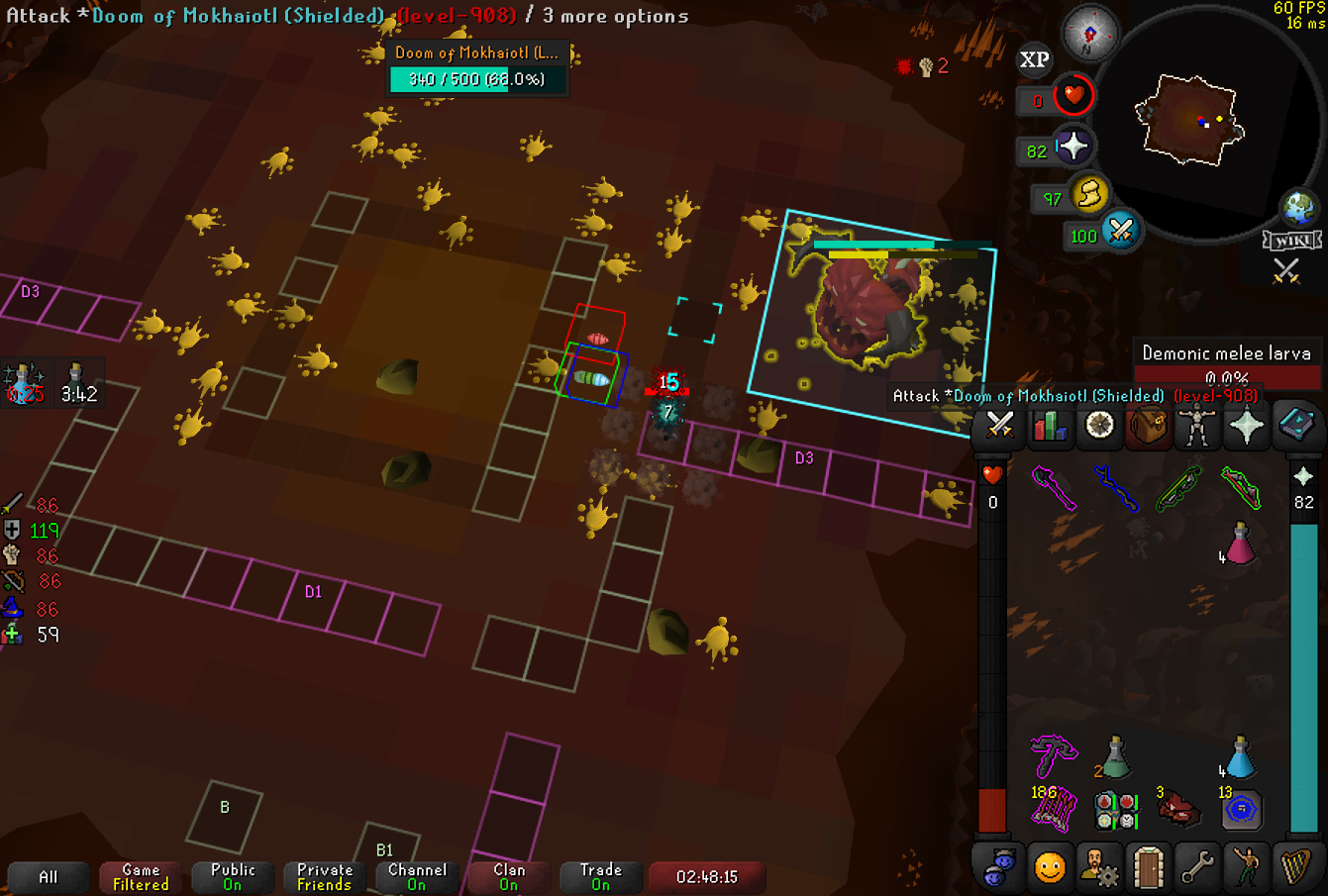
Task: Toggle the XP drops button
Action: tap(1034, 60)
